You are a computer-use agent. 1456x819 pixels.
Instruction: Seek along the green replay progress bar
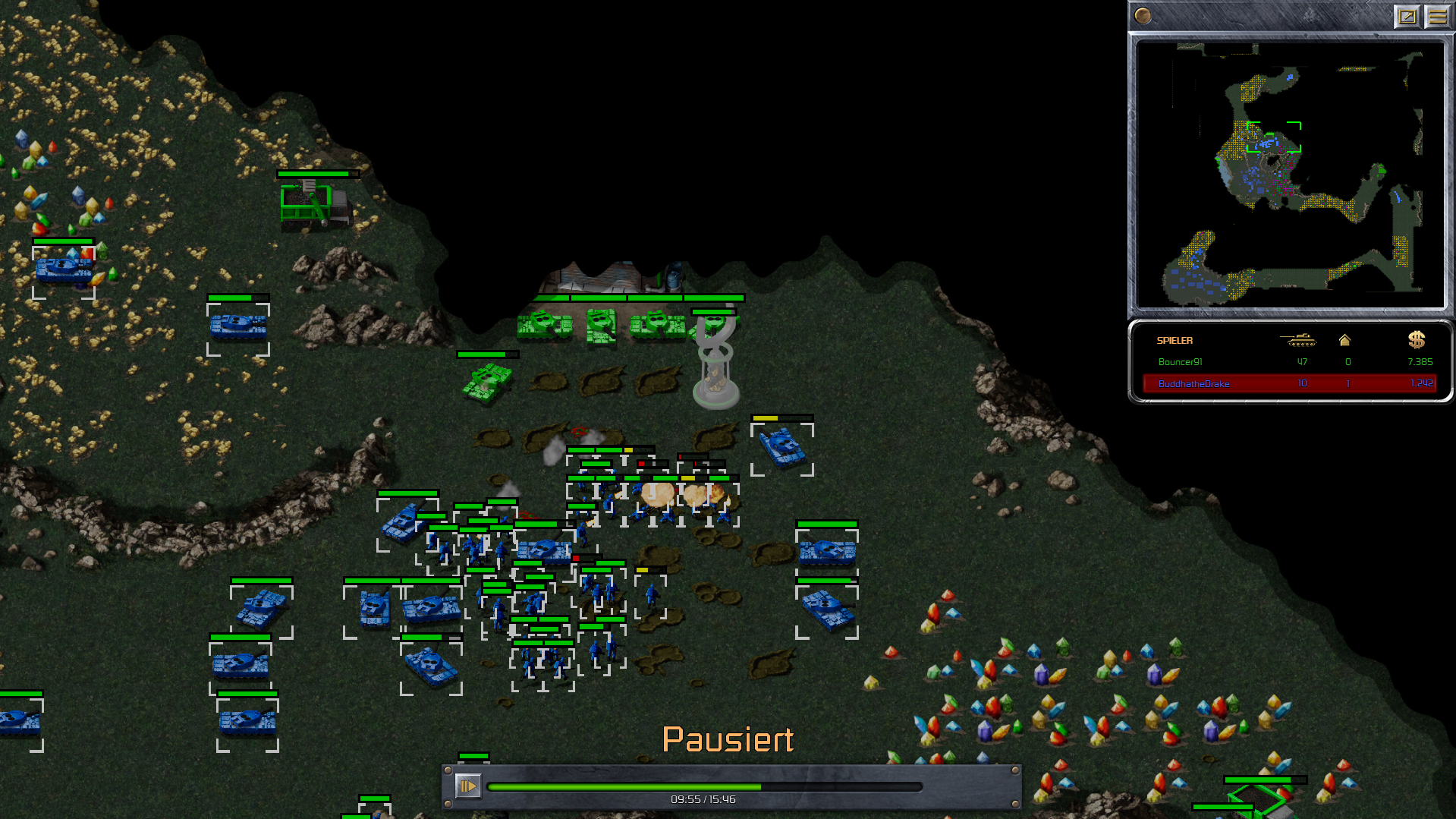point(704,787)
